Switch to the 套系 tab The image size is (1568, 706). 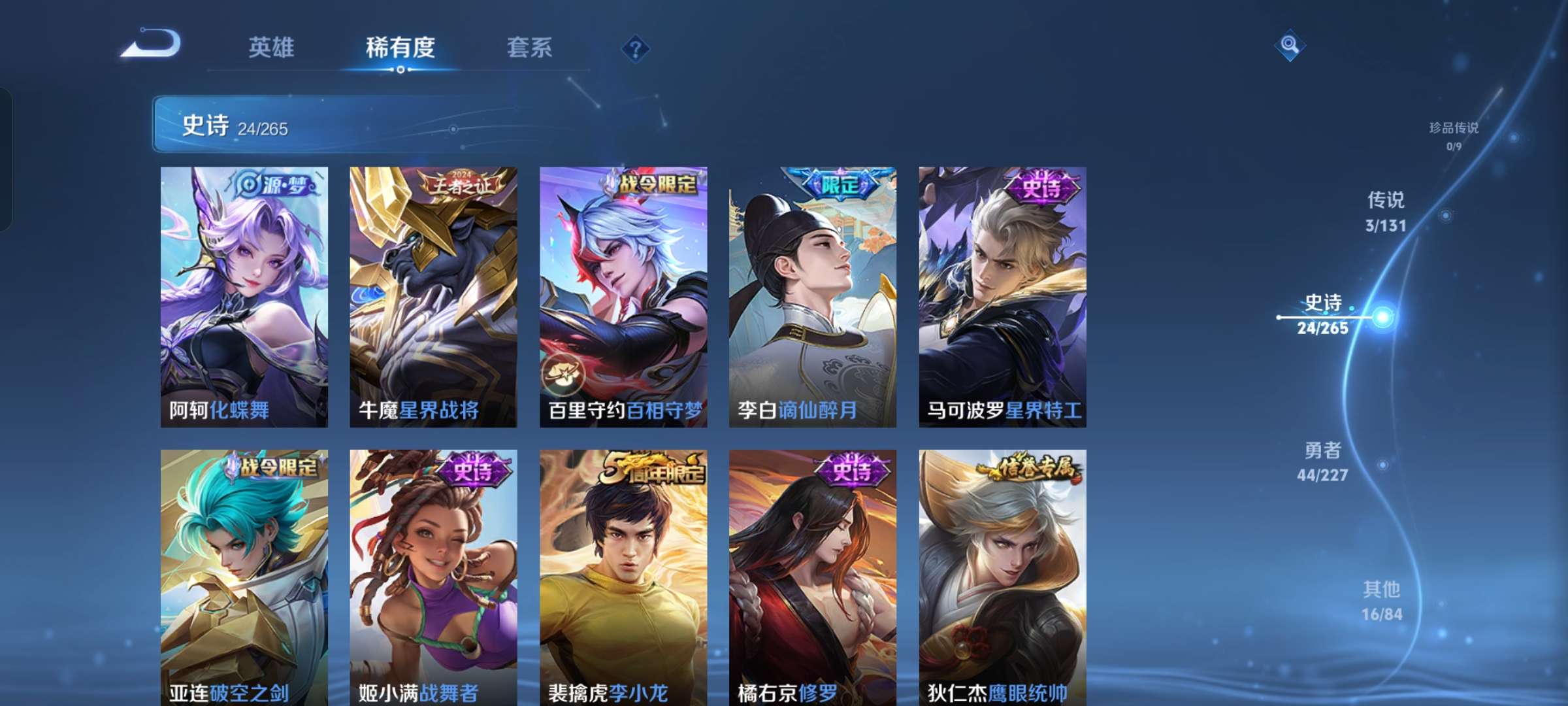point(529,48)
